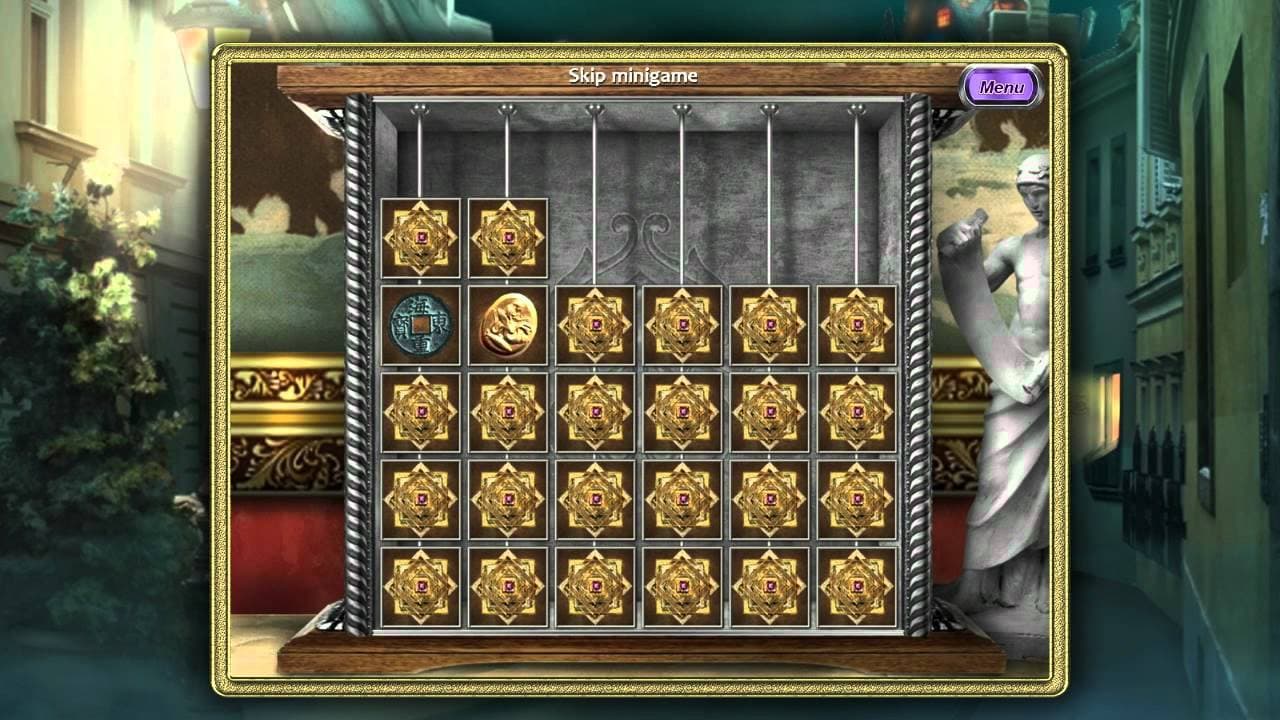Pick the revealed gold dragon medallion tile

pyautogui.click(x=507, y=325)
